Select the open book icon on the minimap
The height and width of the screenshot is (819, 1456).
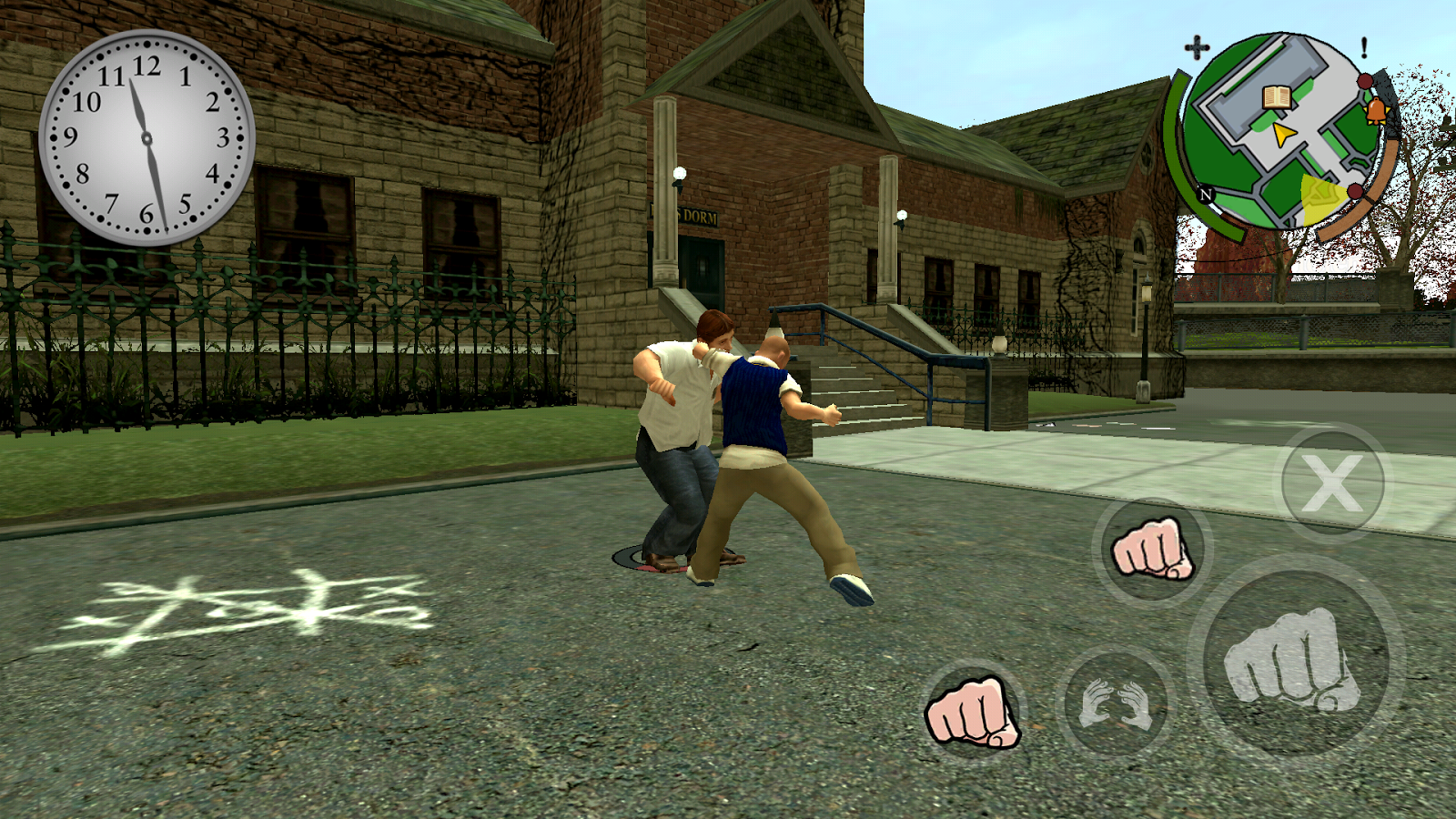[1277, 97]
